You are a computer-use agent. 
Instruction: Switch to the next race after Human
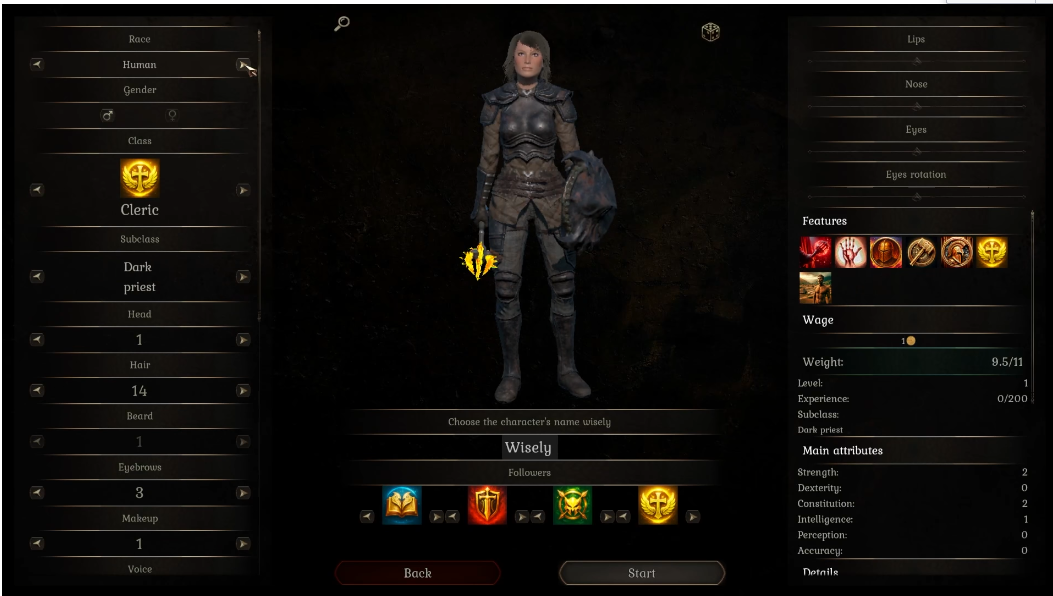click(242, 65)
